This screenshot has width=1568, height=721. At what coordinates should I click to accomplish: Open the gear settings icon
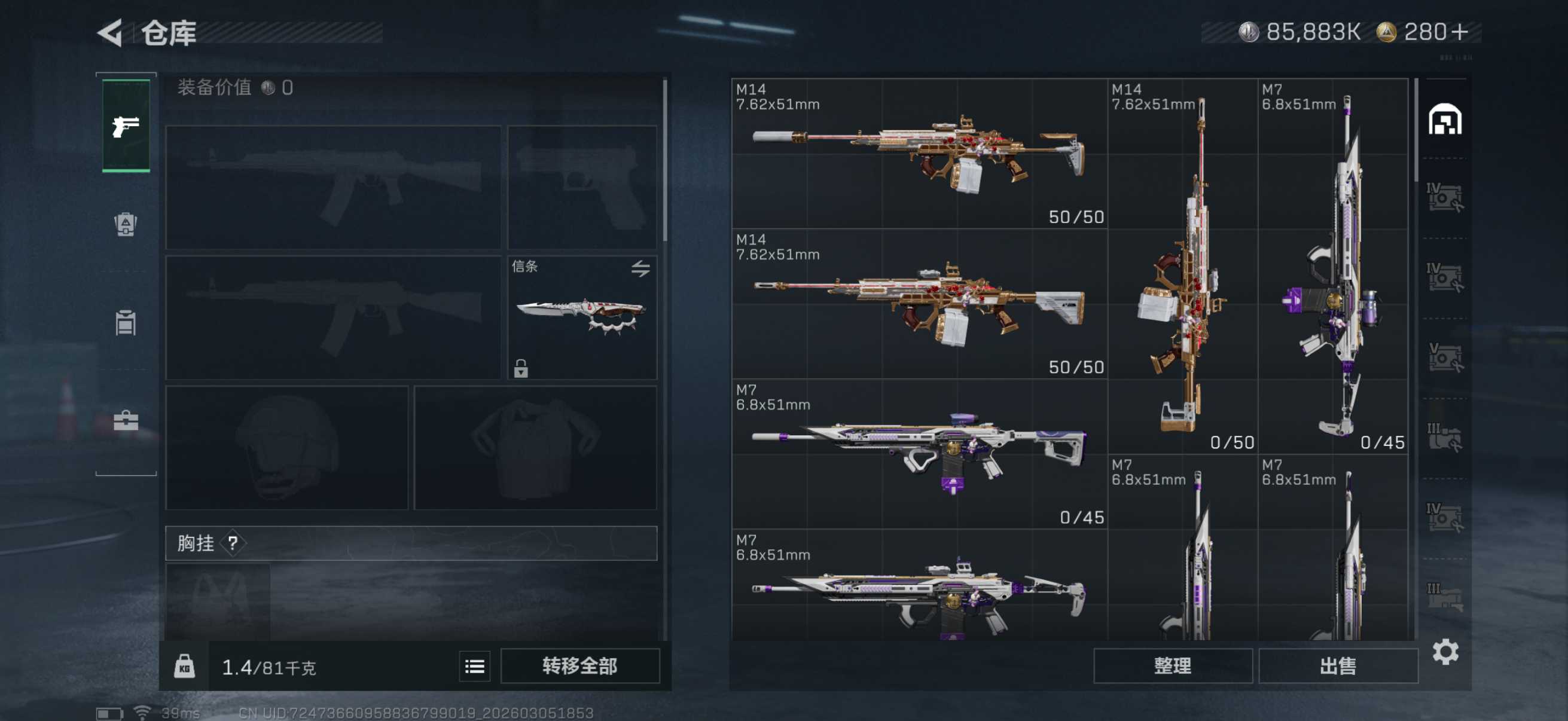tap(1445, 652)
